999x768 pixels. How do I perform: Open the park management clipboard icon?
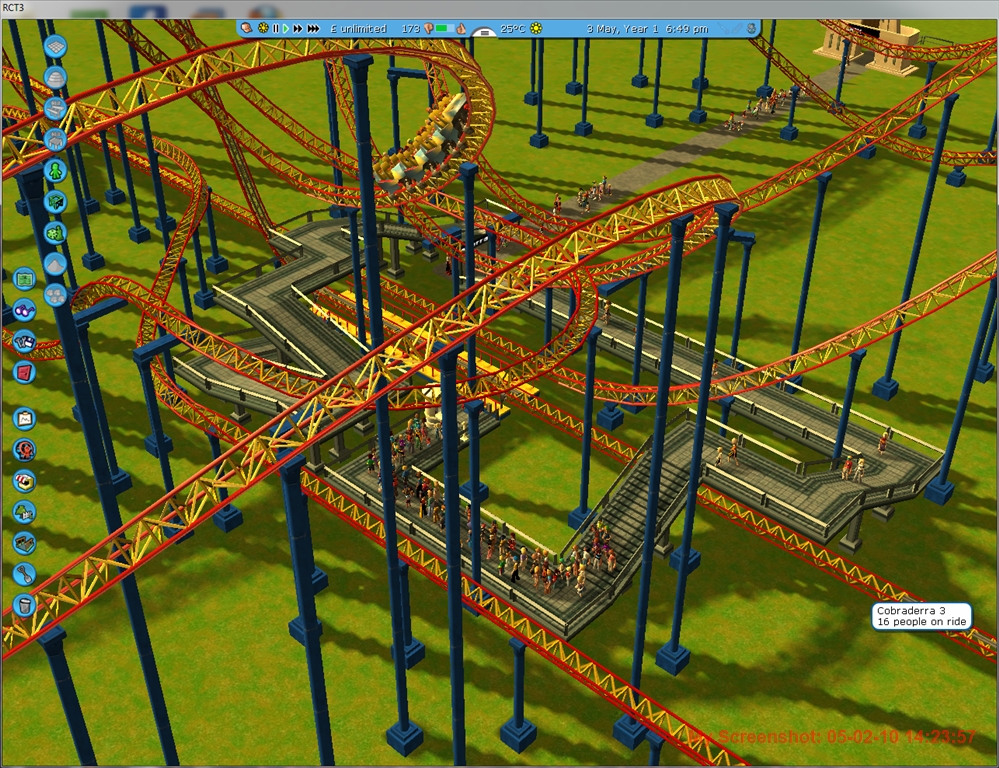point(25,418)
